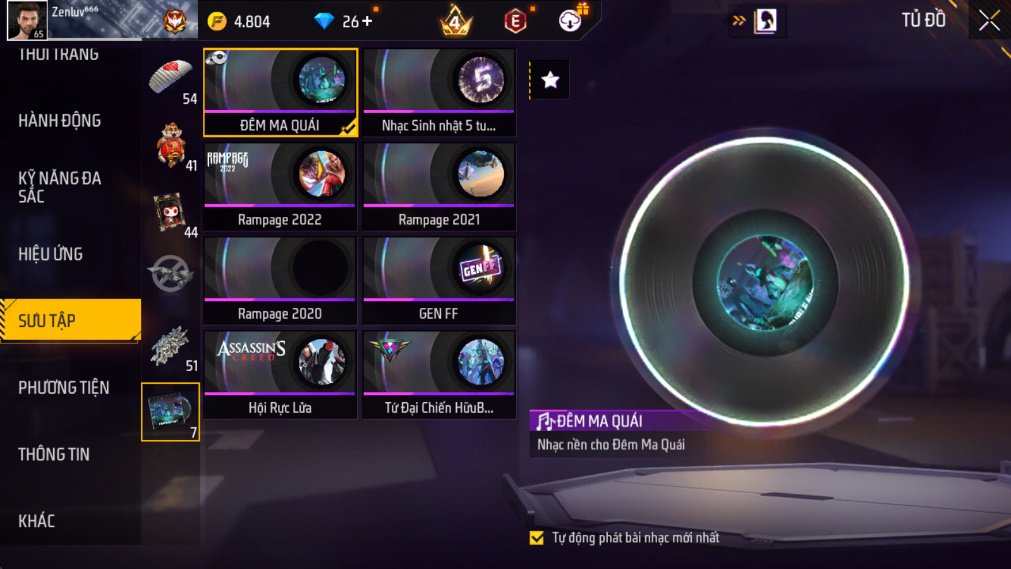Open the THÔNG TIN section
The height and width of the screenshot is (569, 1011).
tap(54, 454)
